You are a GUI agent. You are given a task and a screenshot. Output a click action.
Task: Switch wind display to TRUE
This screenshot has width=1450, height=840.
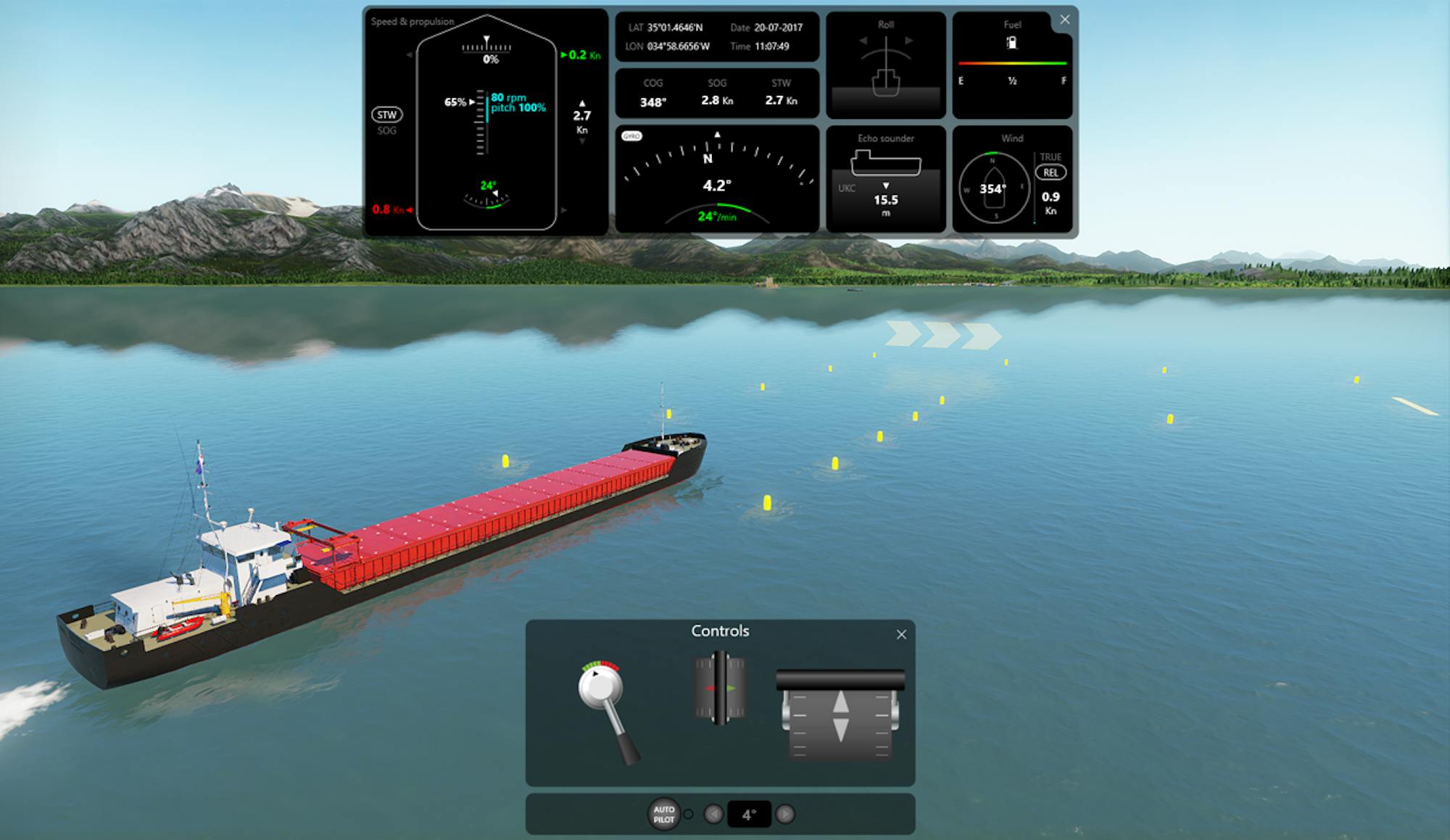tap(1050, 157)
